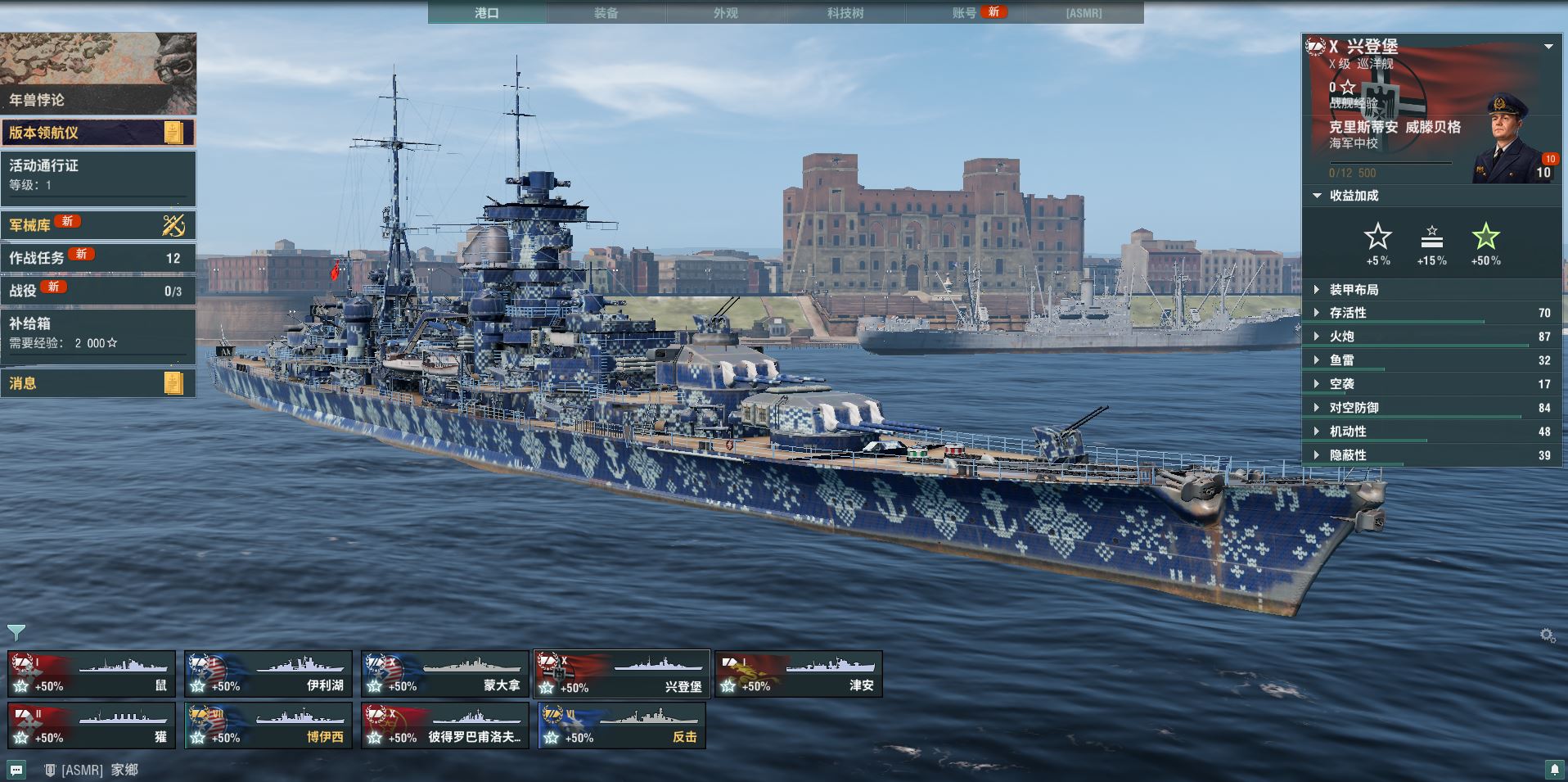
Task: Expand the 火炮 artillery stats
Action: pyautogui.click(x=1342, y=336)
